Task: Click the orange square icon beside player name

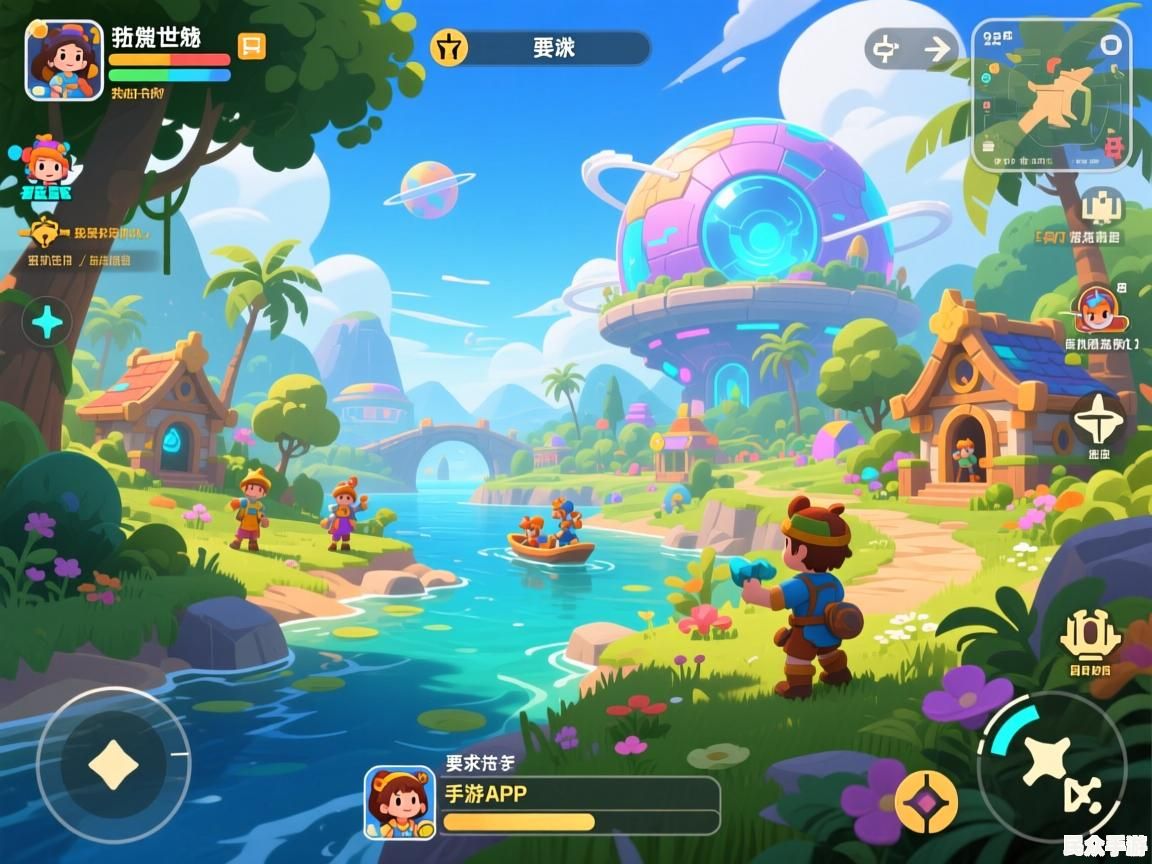Action: click(252, 46)
